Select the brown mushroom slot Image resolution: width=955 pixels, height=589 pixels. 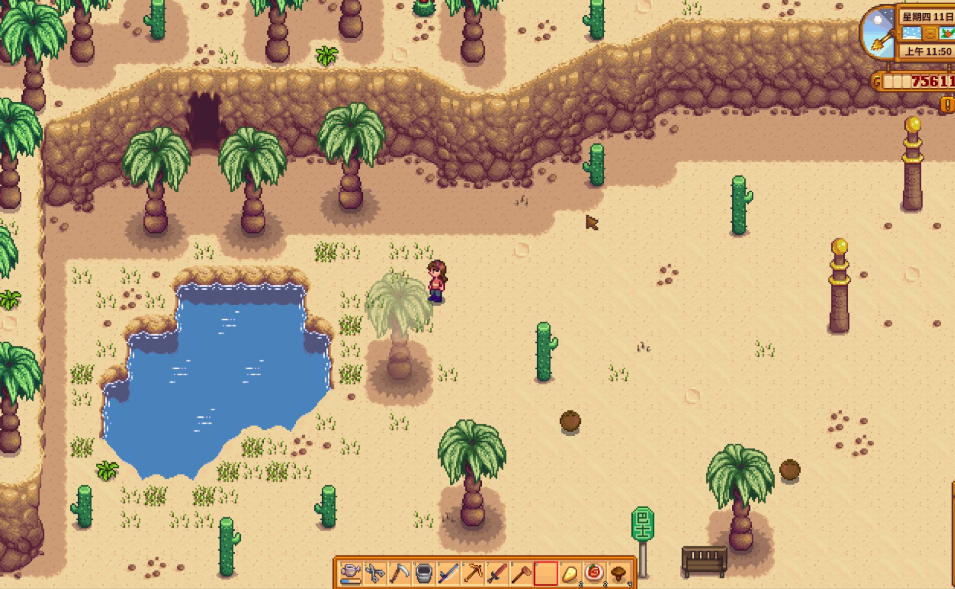pyautogui.click(x=619, y=573)
